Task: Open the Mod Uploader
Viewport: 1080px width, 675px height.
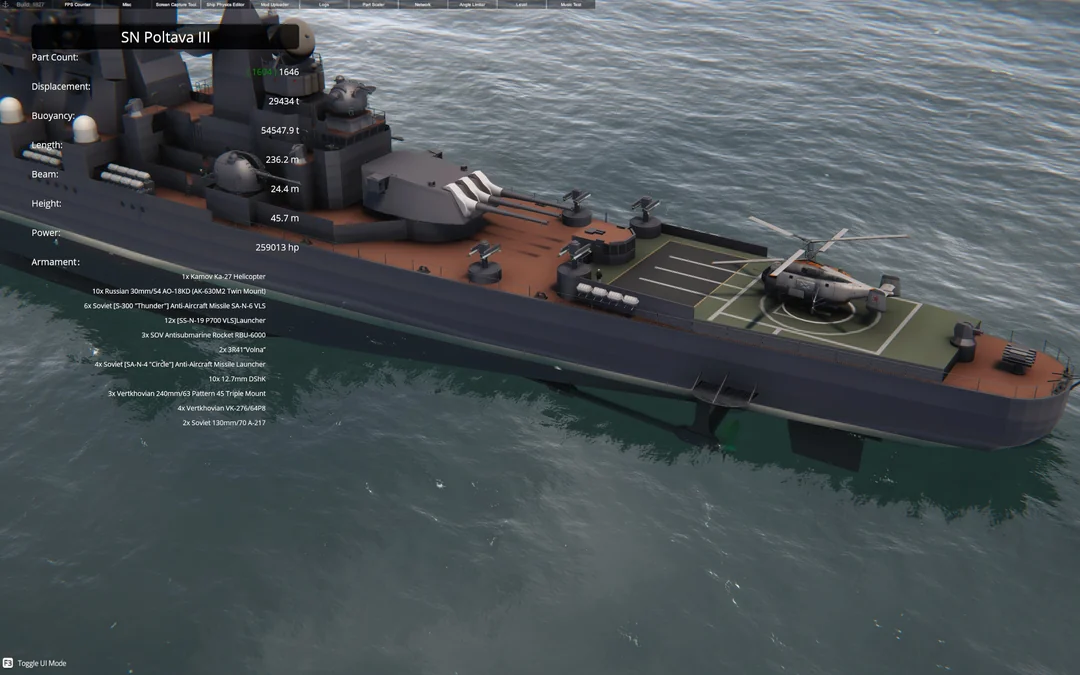Action: point(274,5)
